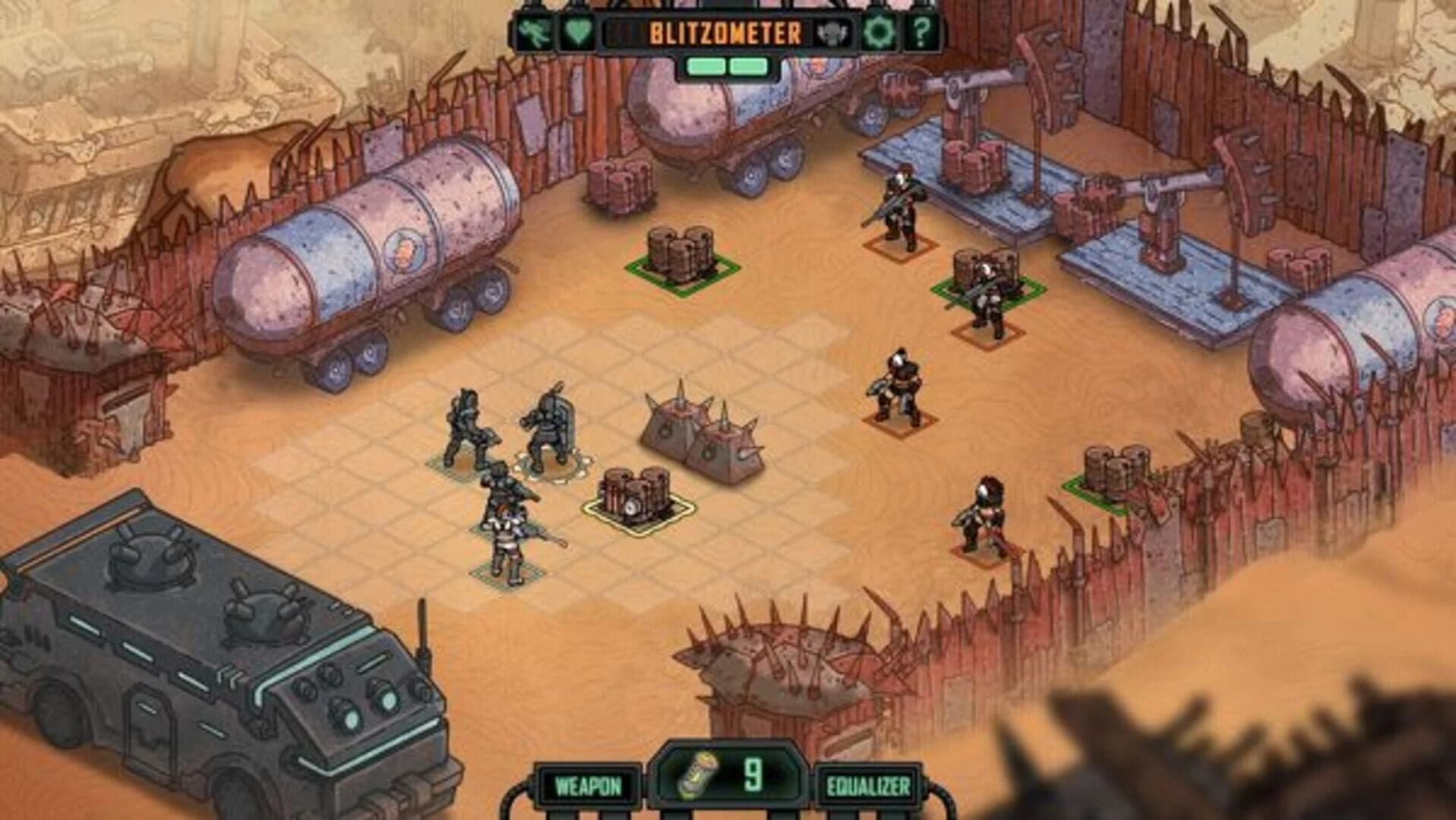The height and width of the screenshot is (820, 1456).
Task: Click the right green Blitzometer charge segment
Action: [x=747, y=68]
